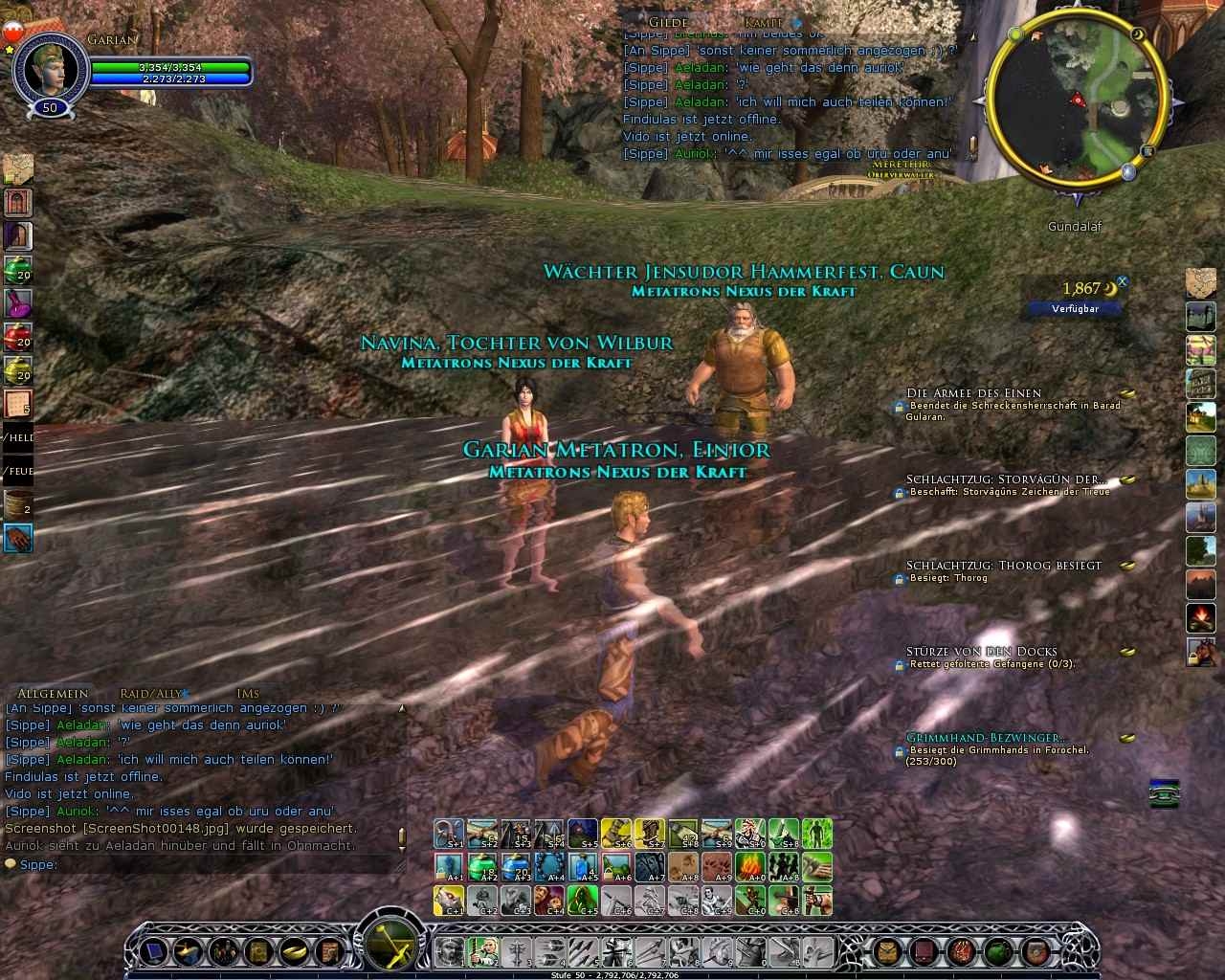Switch to the Allgemein chat tab

click(x=53, y=693)
